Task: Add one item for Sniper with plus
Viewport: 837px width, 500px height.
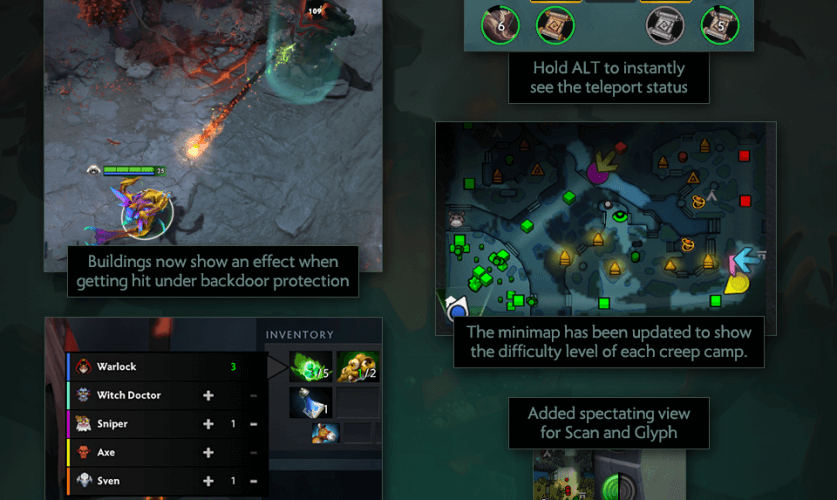Action: click(x=209, y=424)
